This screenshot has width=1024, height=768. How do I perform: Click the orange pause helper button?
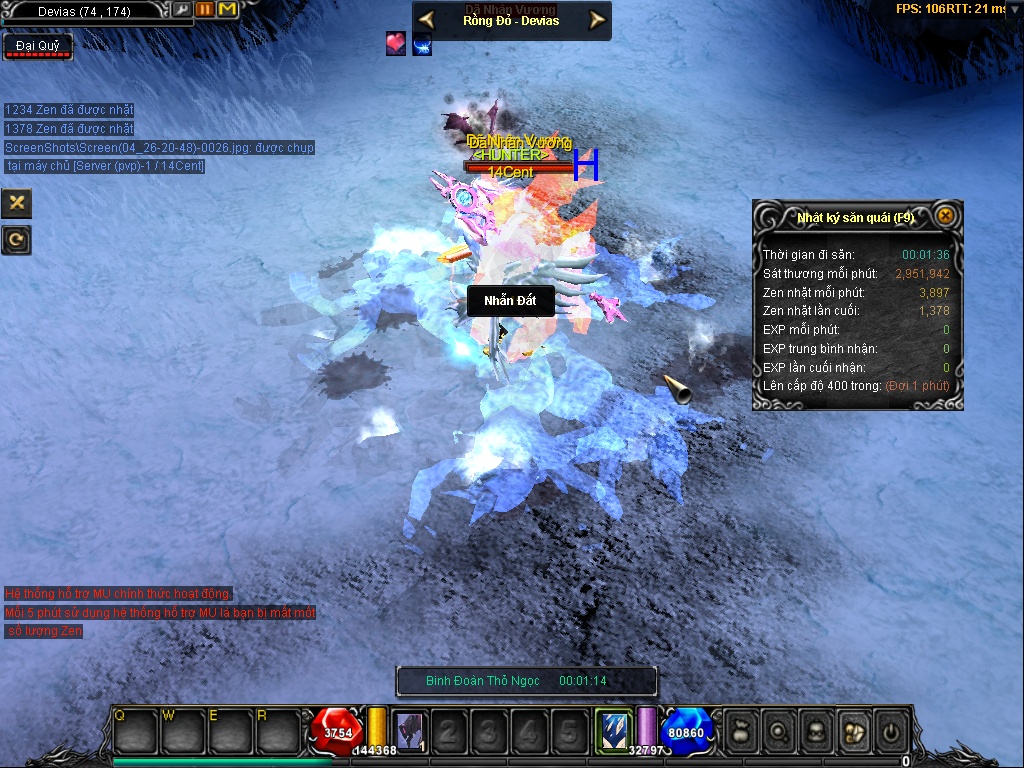[x=205, y=10]
